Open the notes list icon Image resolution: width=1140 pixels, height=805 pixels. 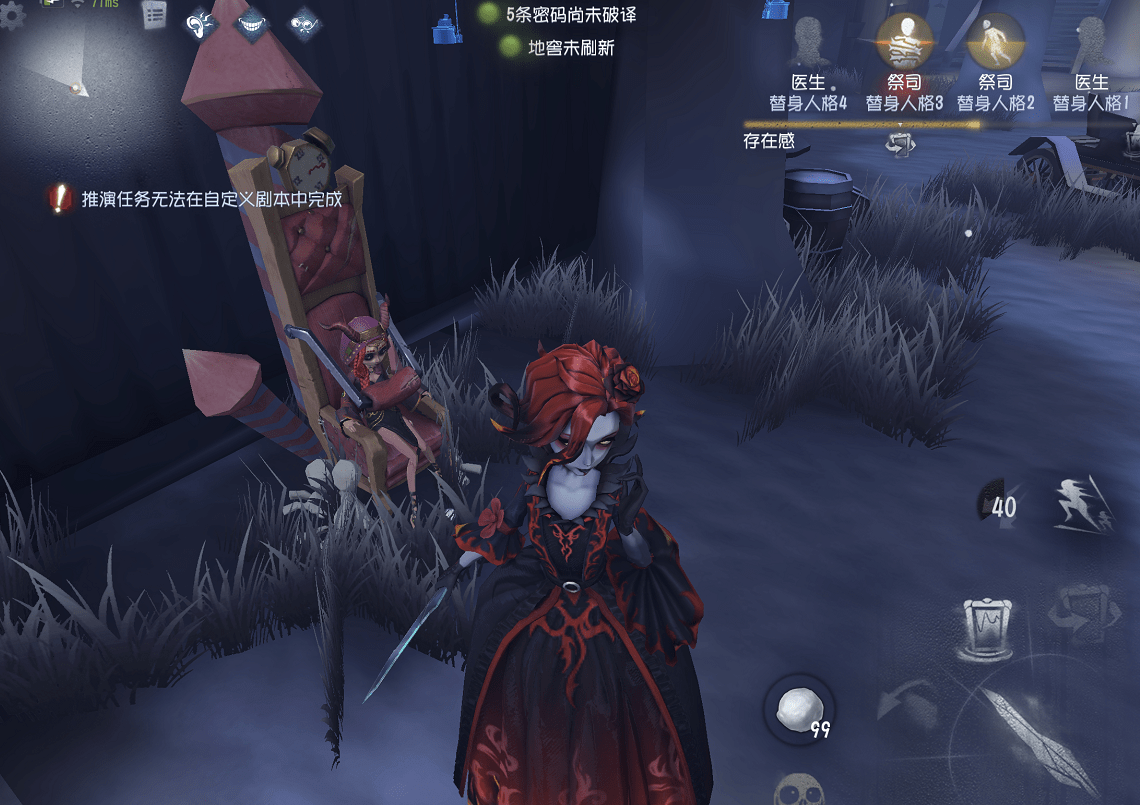(x=154, y=15)
